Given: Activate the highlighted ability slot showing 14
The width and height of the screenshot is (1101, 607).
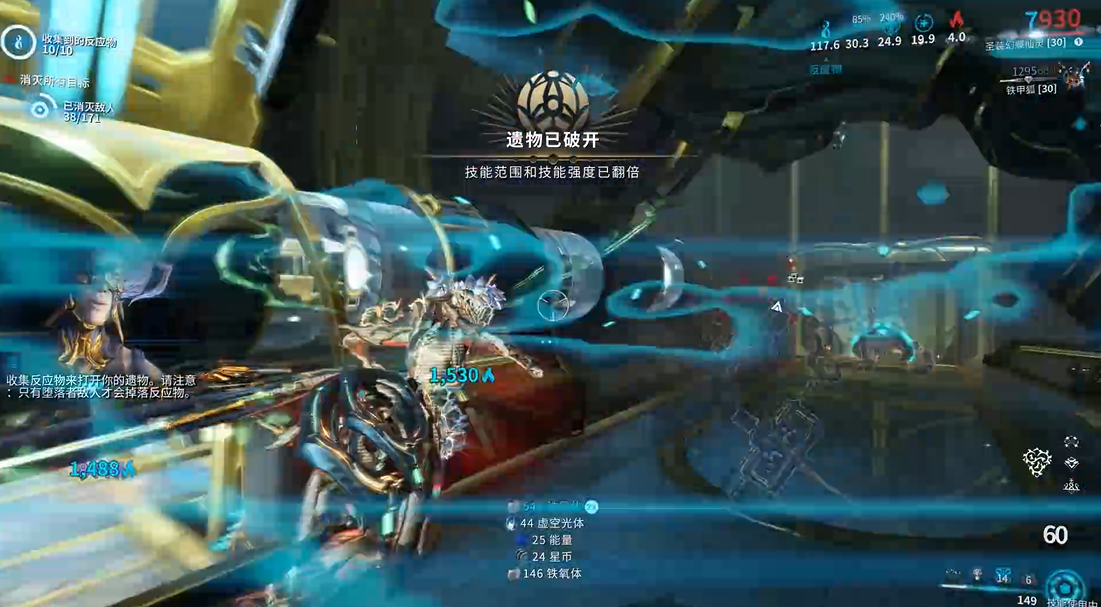Looking at the screenshot, I should tap(1002, 578).
